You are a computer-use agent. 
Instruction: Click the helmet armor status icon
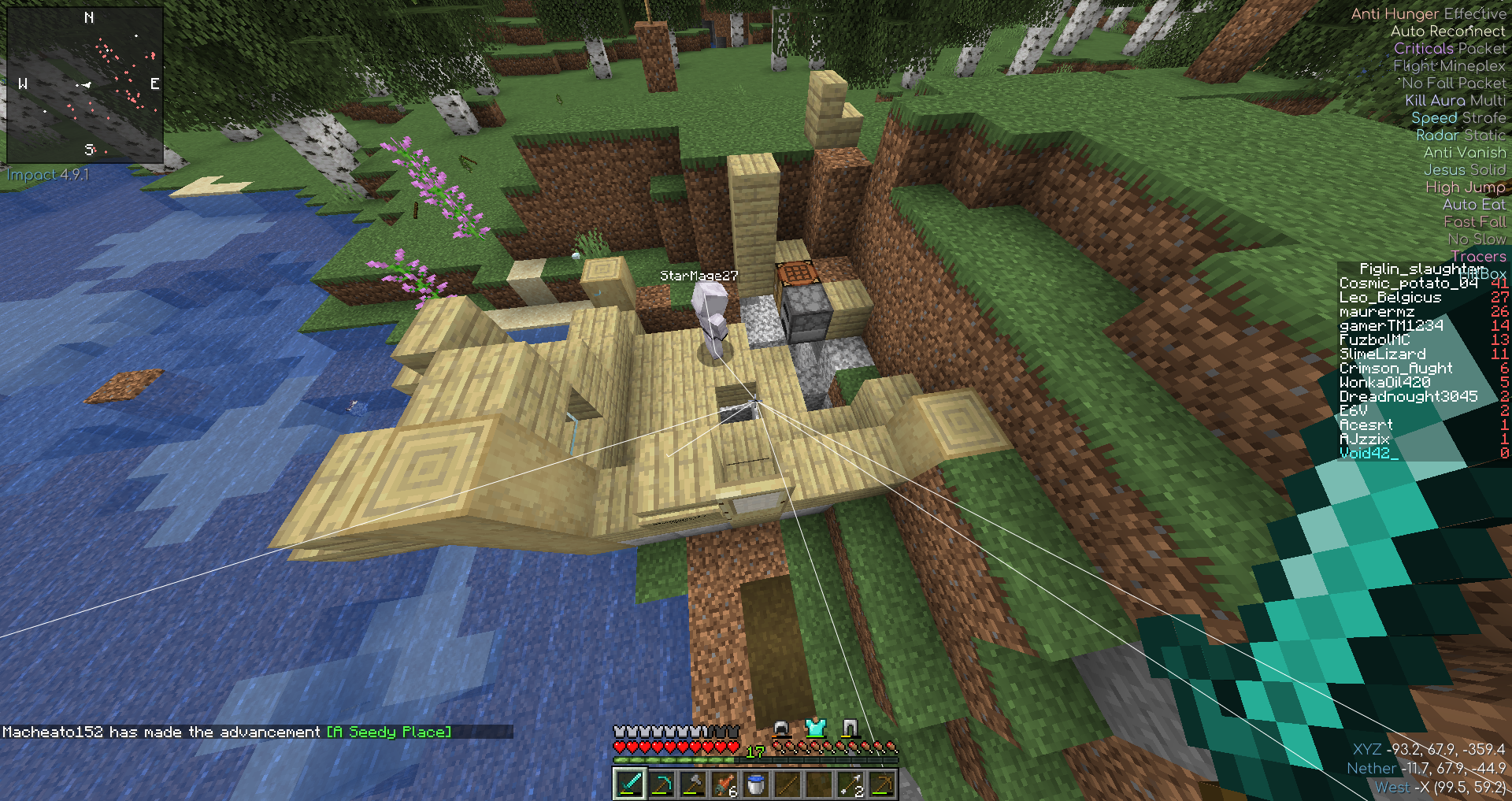[x=780, y=729]
